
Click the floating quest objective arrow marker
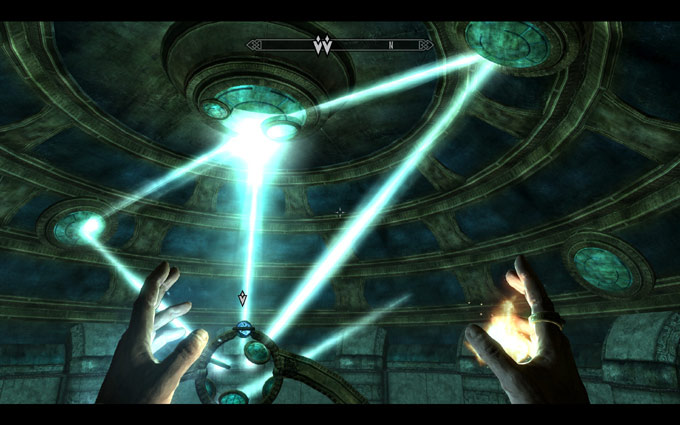tap(242, 298)
